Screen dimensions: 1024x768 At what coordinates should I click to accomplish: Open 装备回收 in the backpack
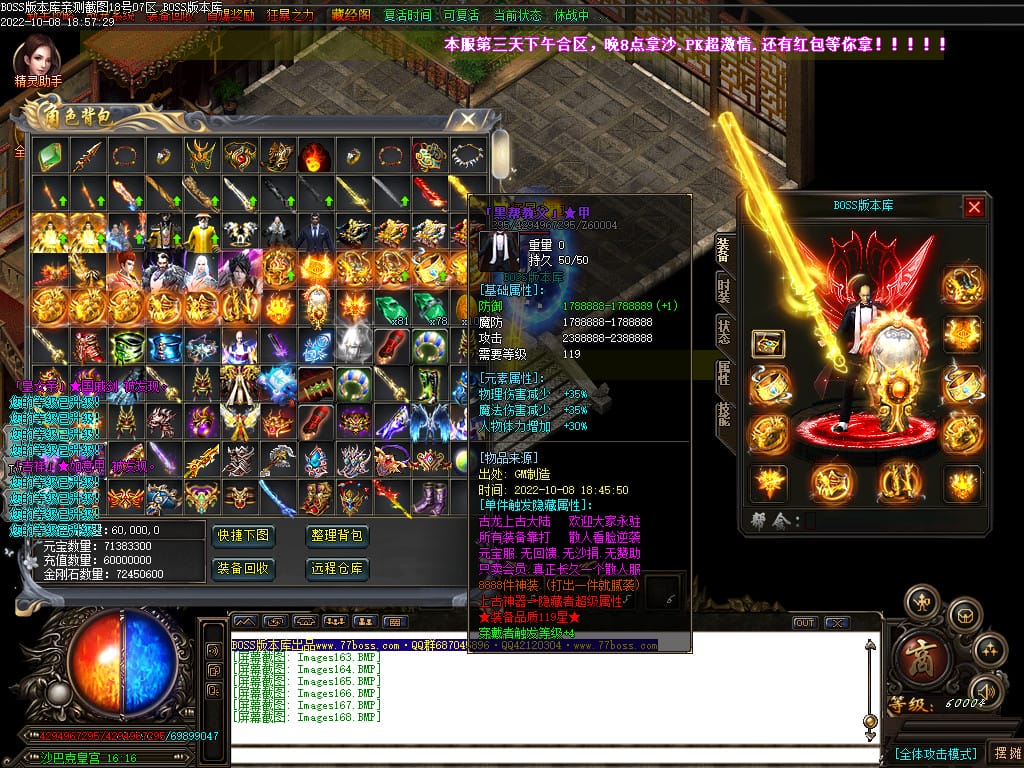pos(243,569)
